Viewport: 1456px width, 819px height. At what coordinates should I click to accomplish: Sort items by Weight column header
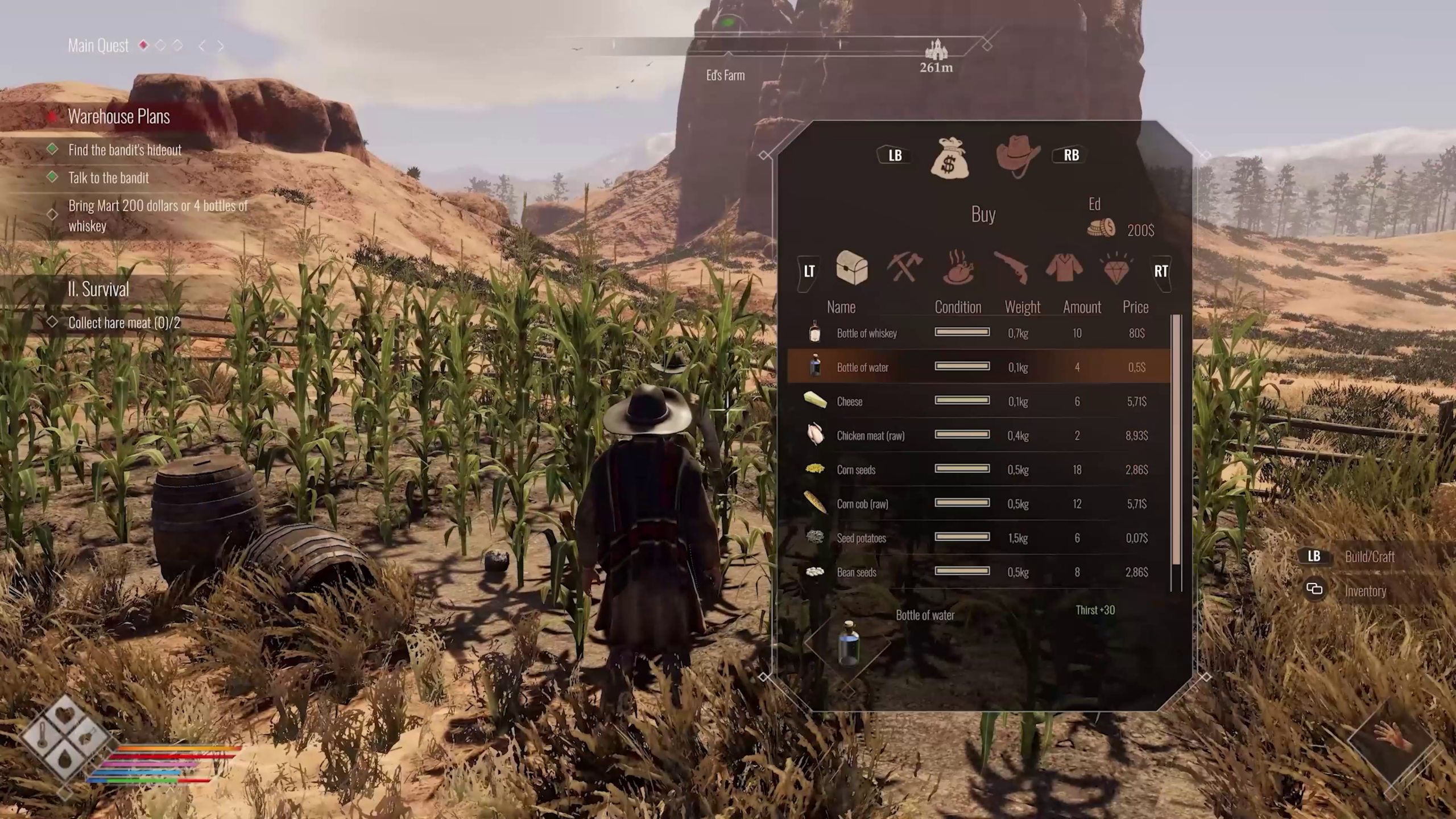click(1022, 307)
